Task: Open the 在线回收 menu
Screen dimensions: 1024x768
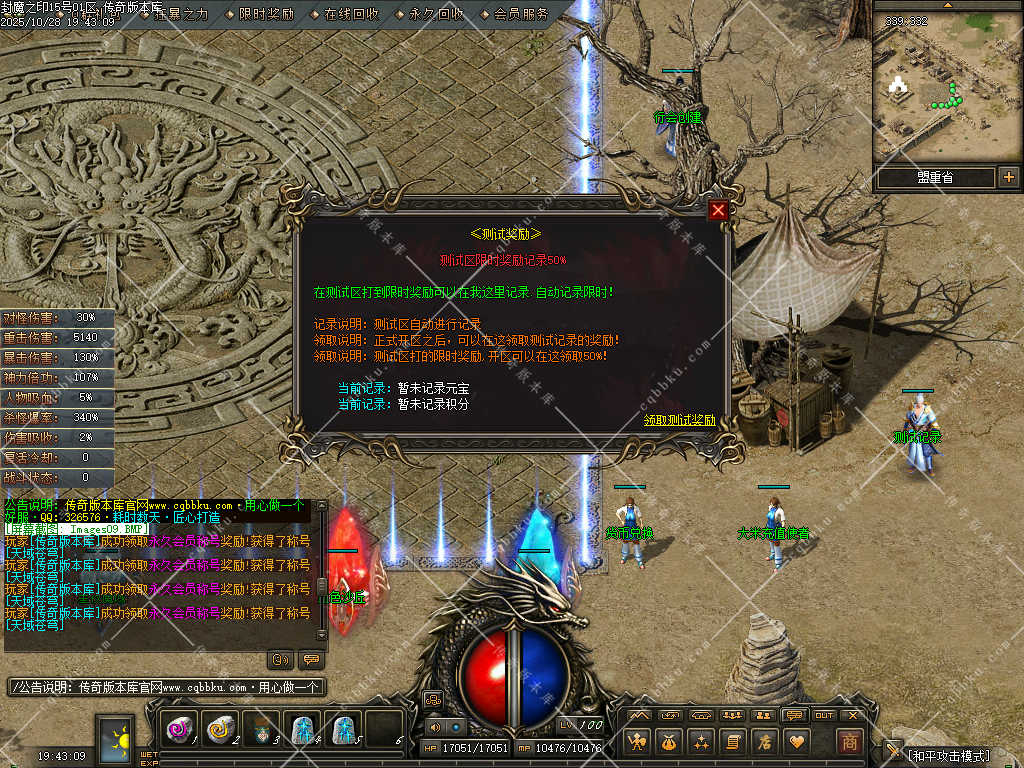Action: click(x=351, y=14)
